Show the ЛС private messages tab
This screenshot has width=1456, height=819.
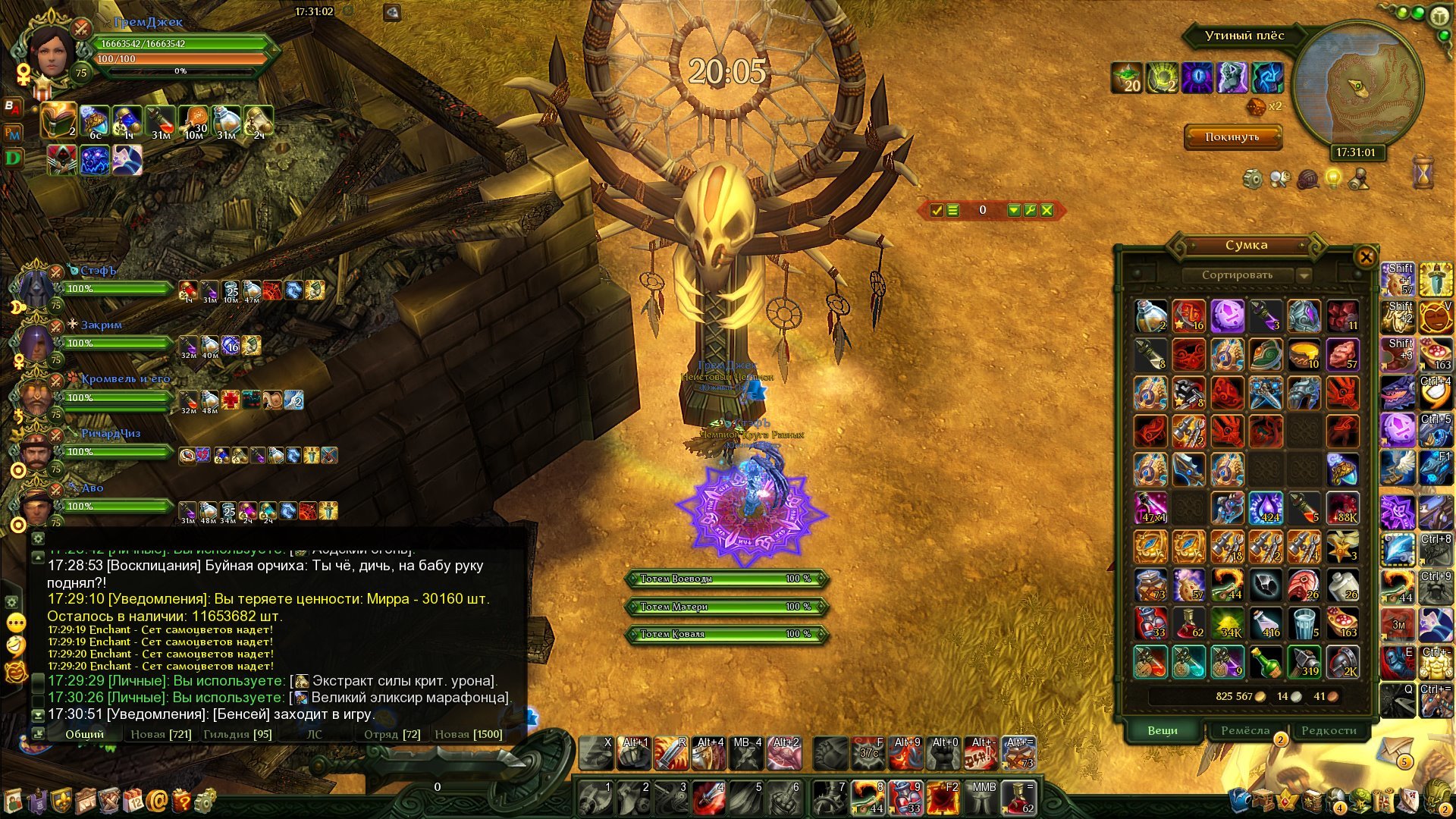click(314, 734)
